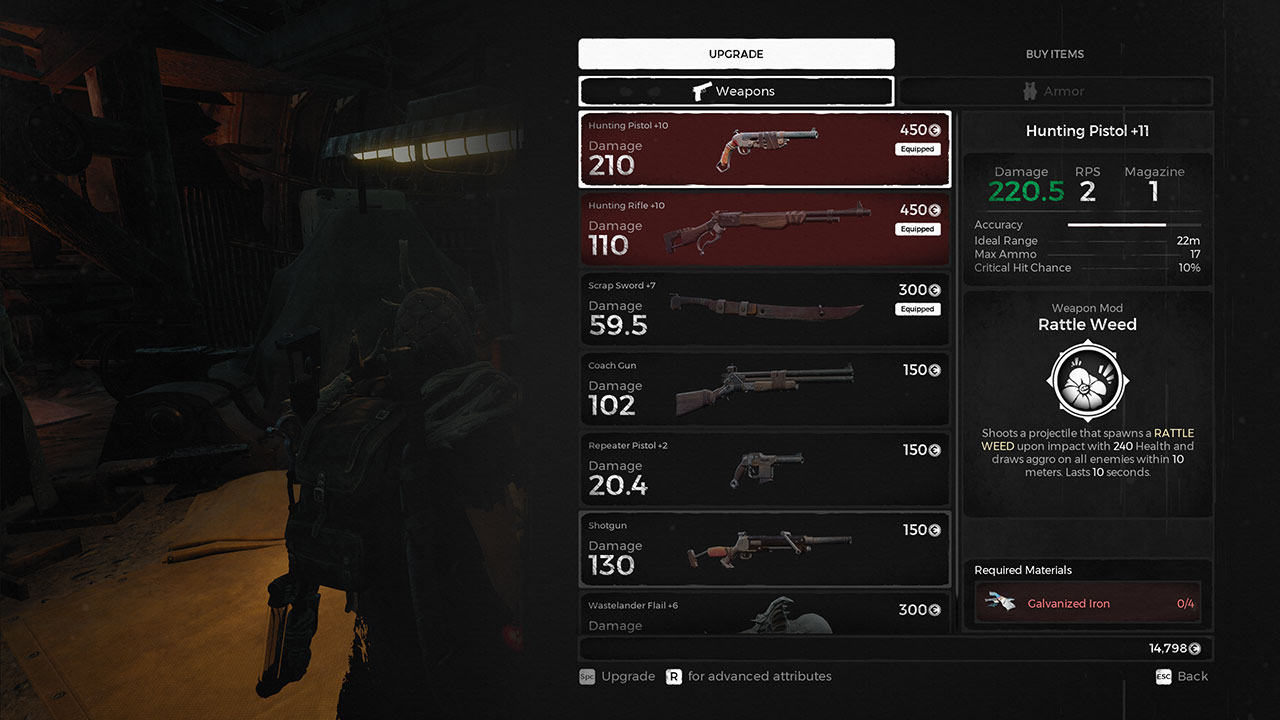Go Back from the upgrade menu
Image resolution: width=1280 pixels, height=720 pixels.
1182,677
